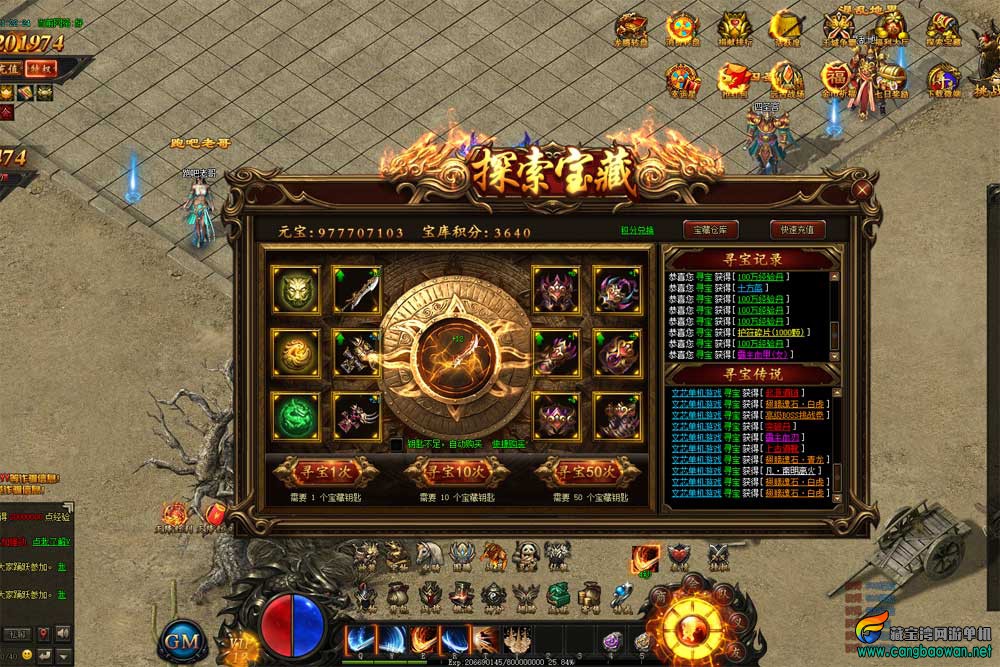Select the green dragon jade reward slot
Image resolution: width=1000 pixels, height=667 pixels.
296,415
